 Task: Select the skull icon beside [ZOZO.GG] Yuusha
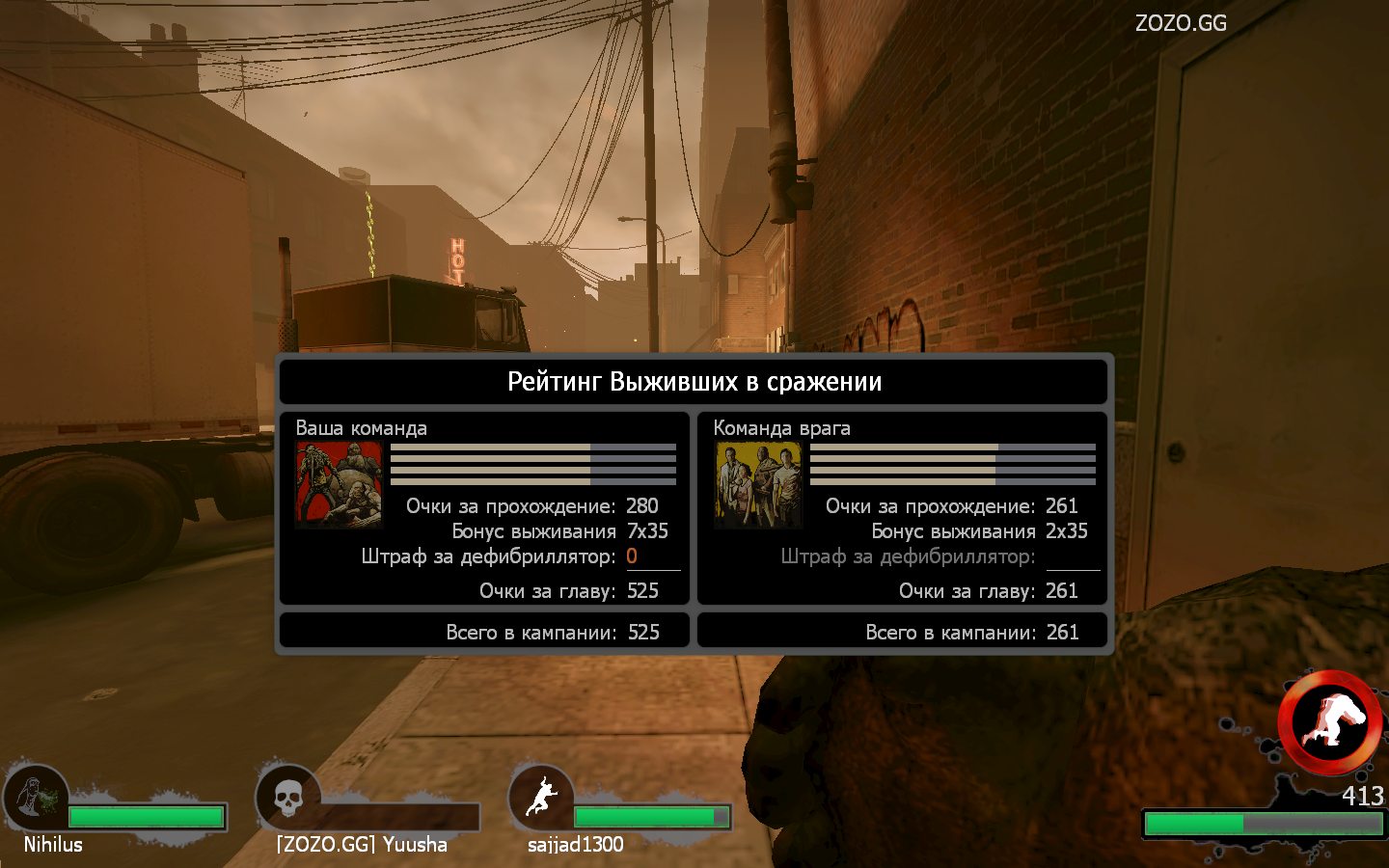click(x=287, y=798)
